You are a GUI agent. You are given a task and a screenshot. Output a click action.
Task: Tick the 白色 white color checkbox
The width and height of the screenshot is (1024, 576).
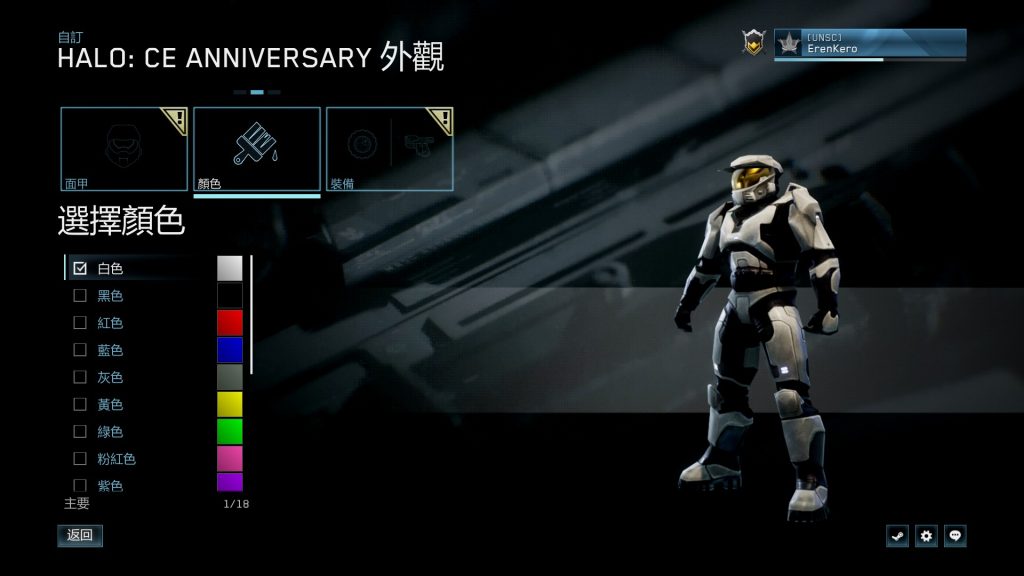point(80,268)
